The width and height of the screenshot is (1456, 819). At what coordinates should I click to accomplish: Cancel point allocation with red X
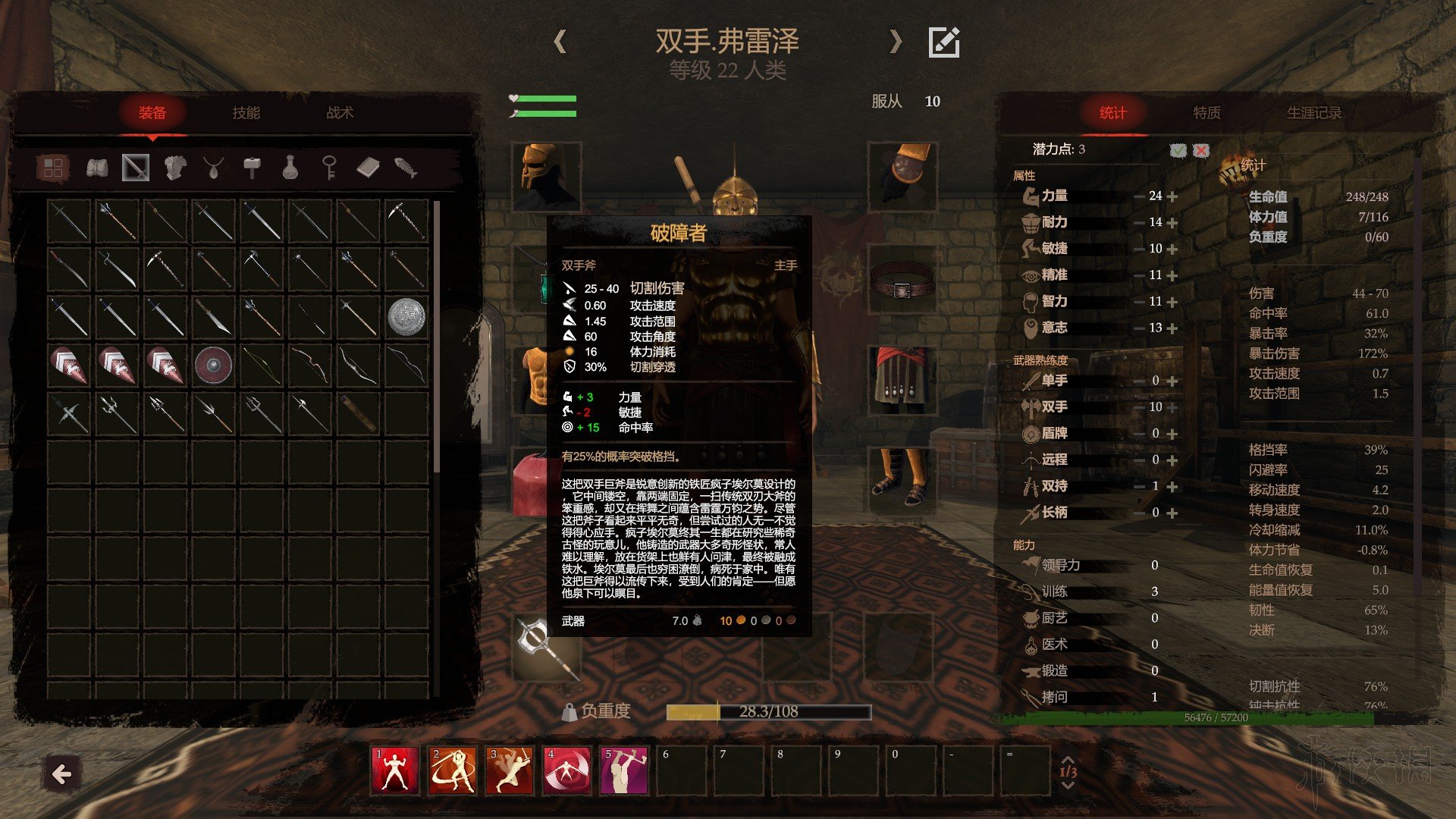(1201, 150)
